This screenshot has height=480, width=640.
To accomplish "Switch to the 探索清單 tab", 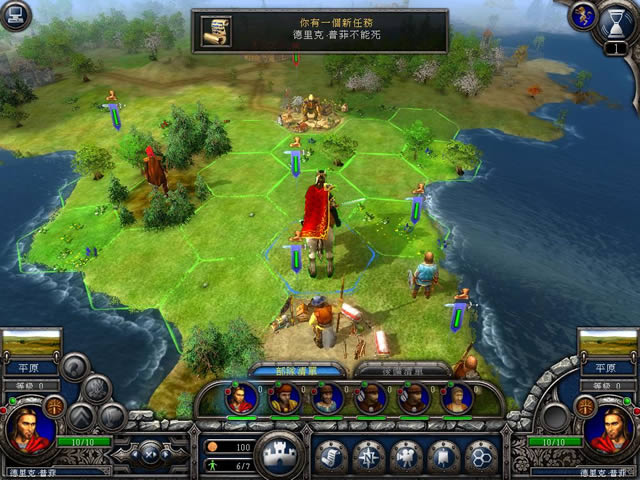I will pos(388,369).
